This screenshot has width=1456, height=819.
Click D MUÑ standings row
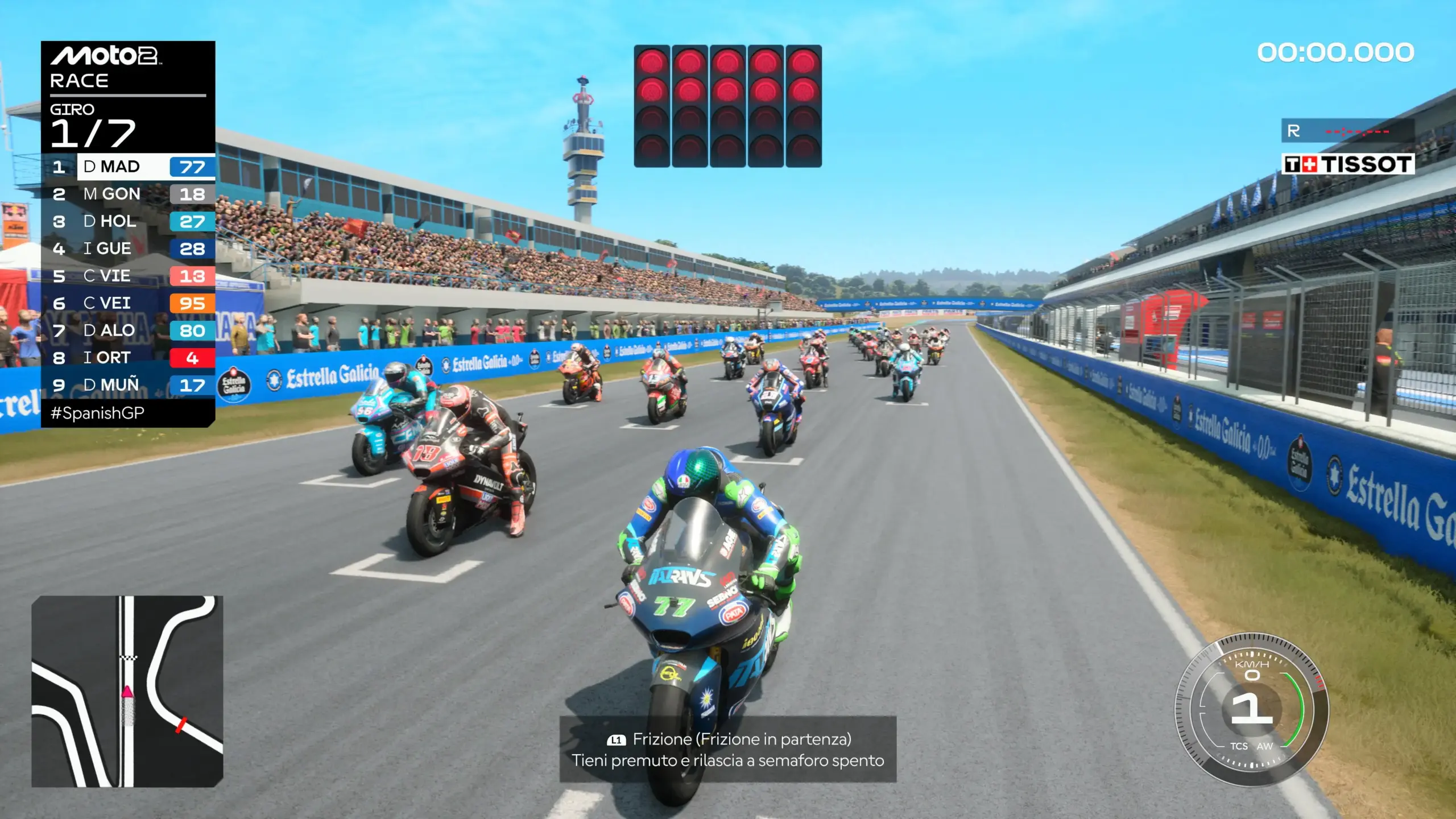tap(128, 385)
